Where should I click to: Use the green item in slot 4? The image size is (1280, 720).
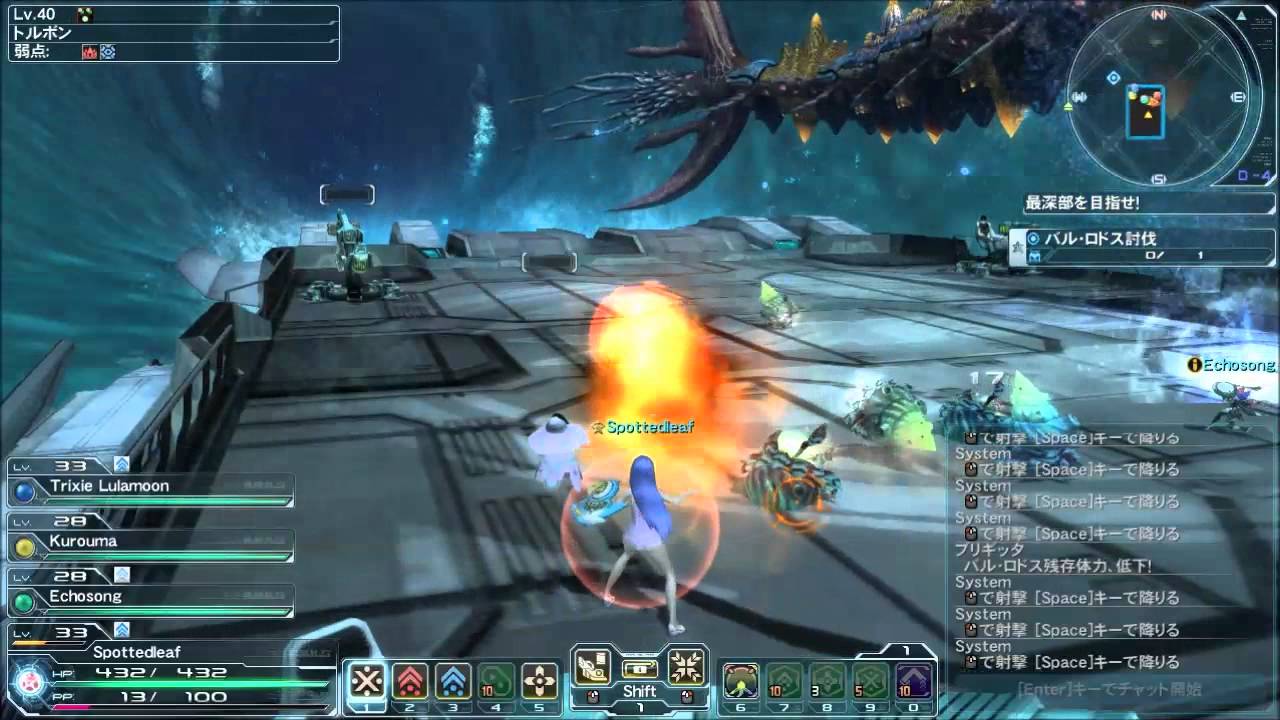(x=496, y=681)
